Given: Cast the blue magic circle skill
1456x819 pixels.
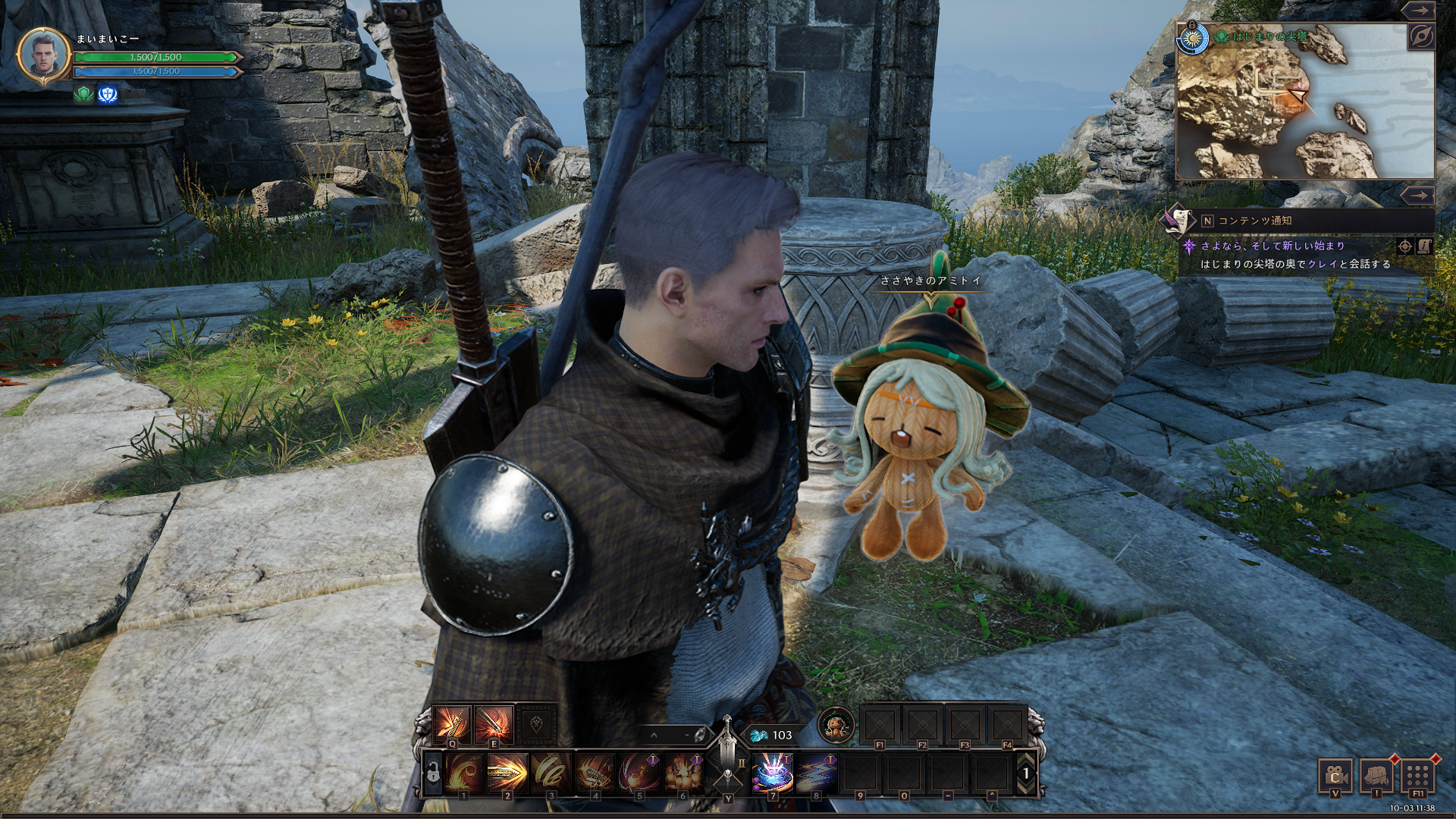Looking at the screenshot, I should click(773, 773).
